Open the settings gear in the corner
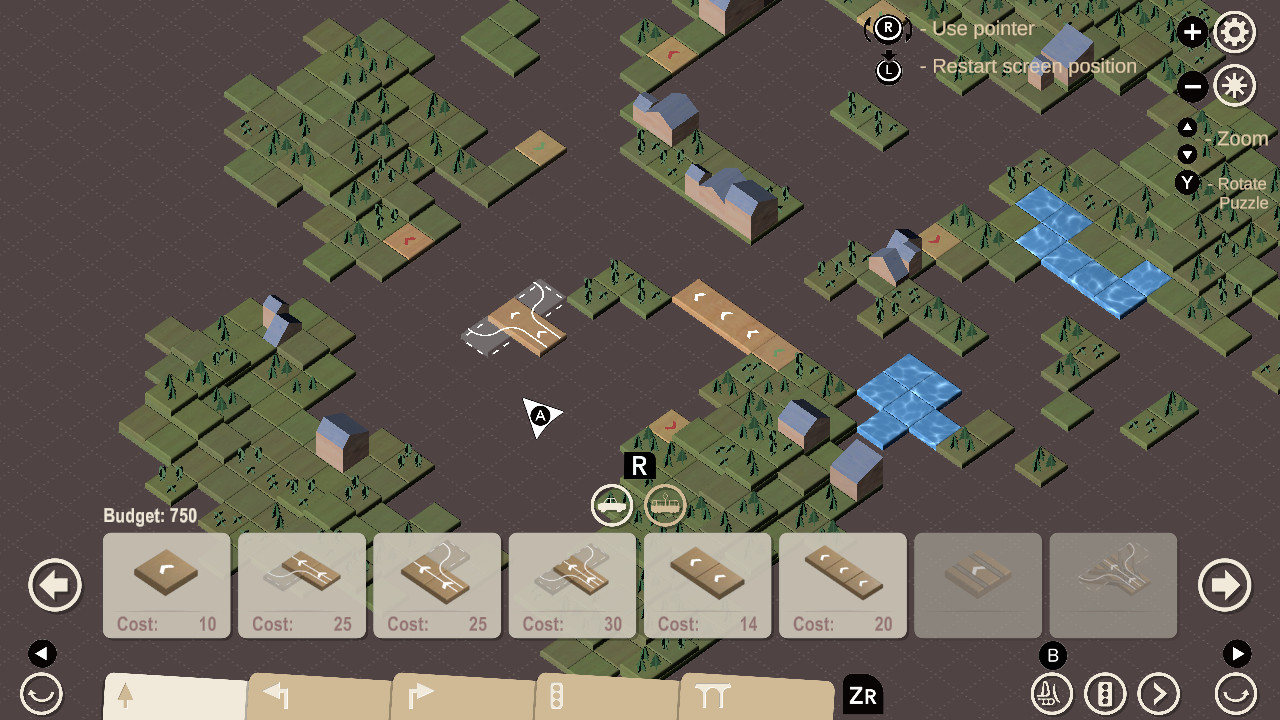 [x=1234, y=32]
